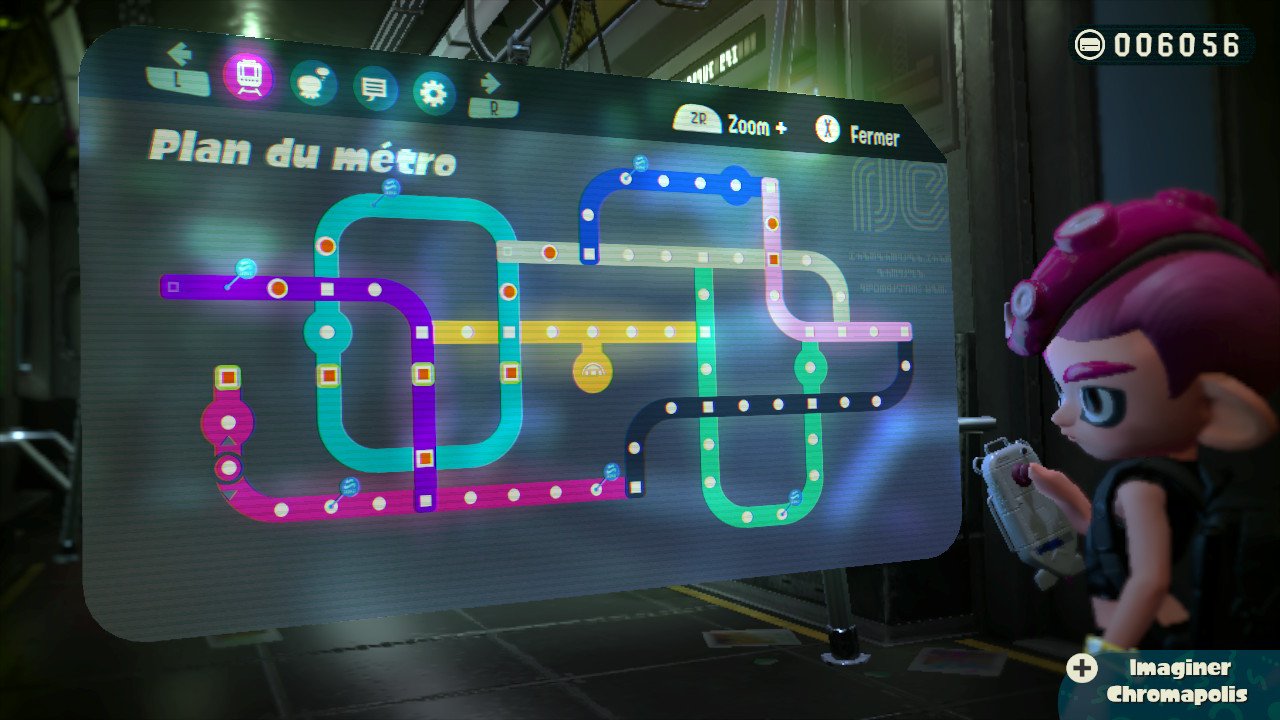This screenshot has height=720, width=1280.
Task: Select the metro train map tab
Action: (x=248, y=75)
